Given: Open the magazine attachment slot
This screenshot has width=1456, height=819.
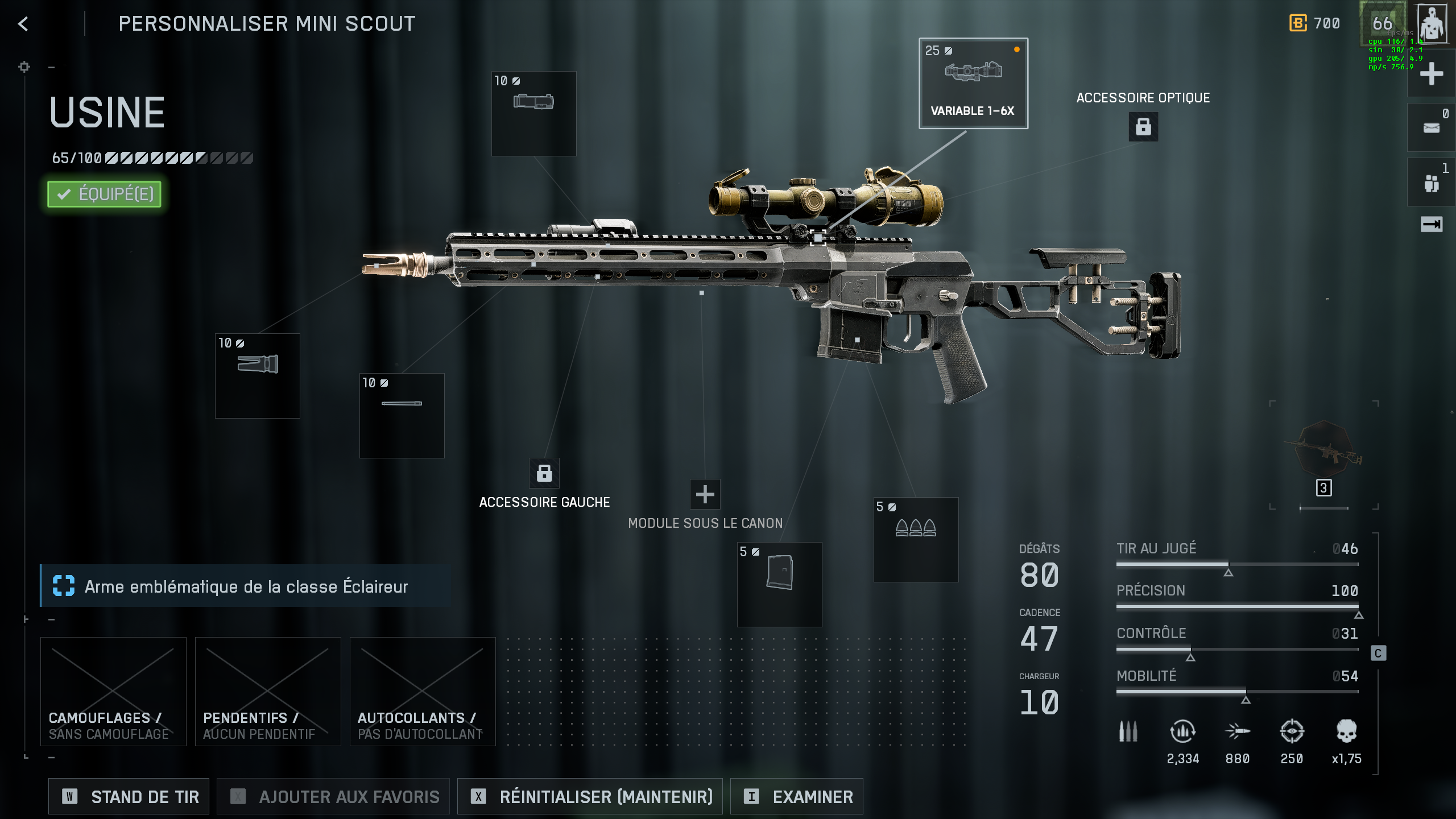Looking at the screenshot, I should click(x=779, y=584).
